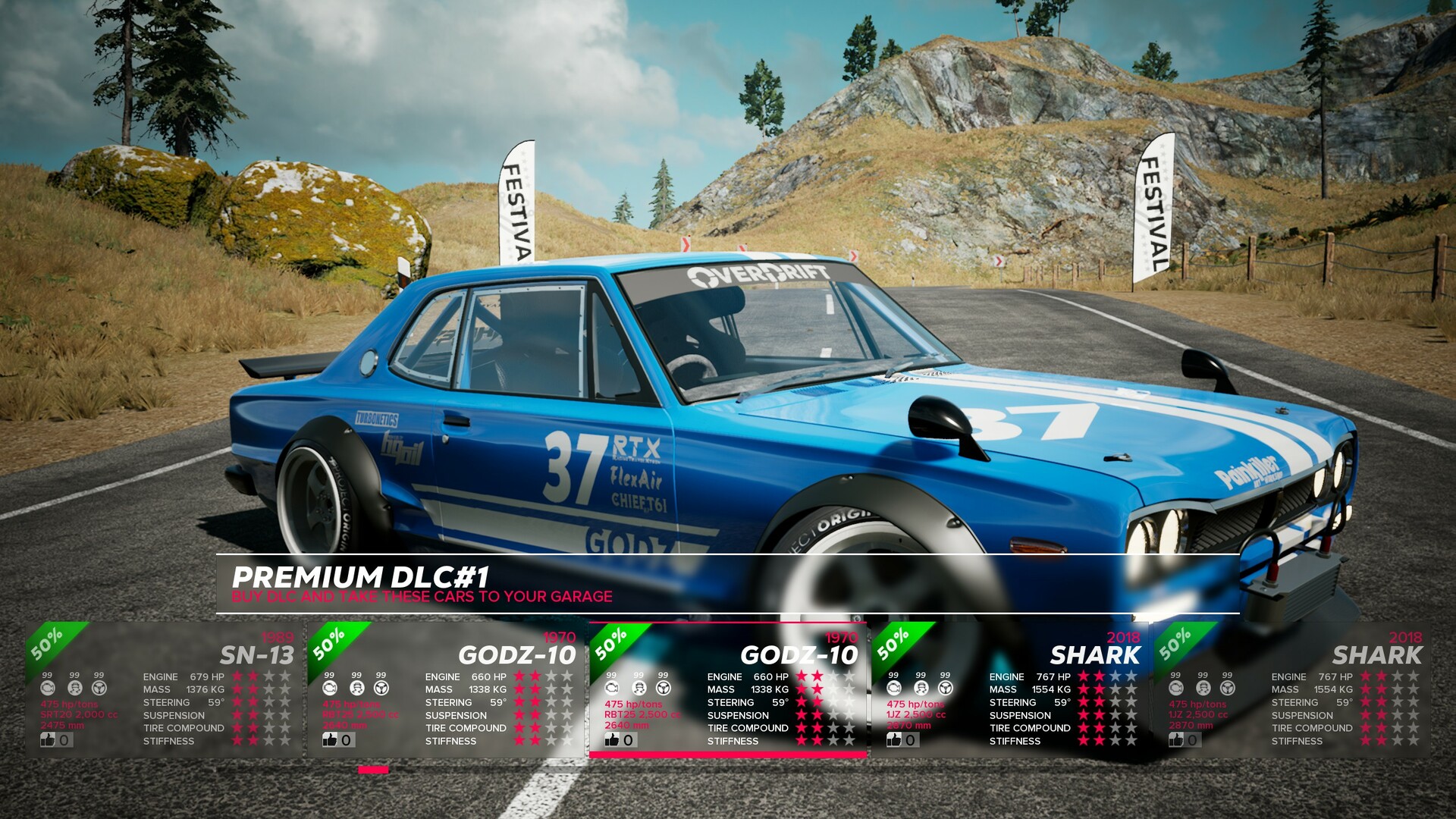Select the driver helmet icon on the SN-13 card
This screenshot has width=1456, height=819.
pyautogui.click(x=75, y=689)
